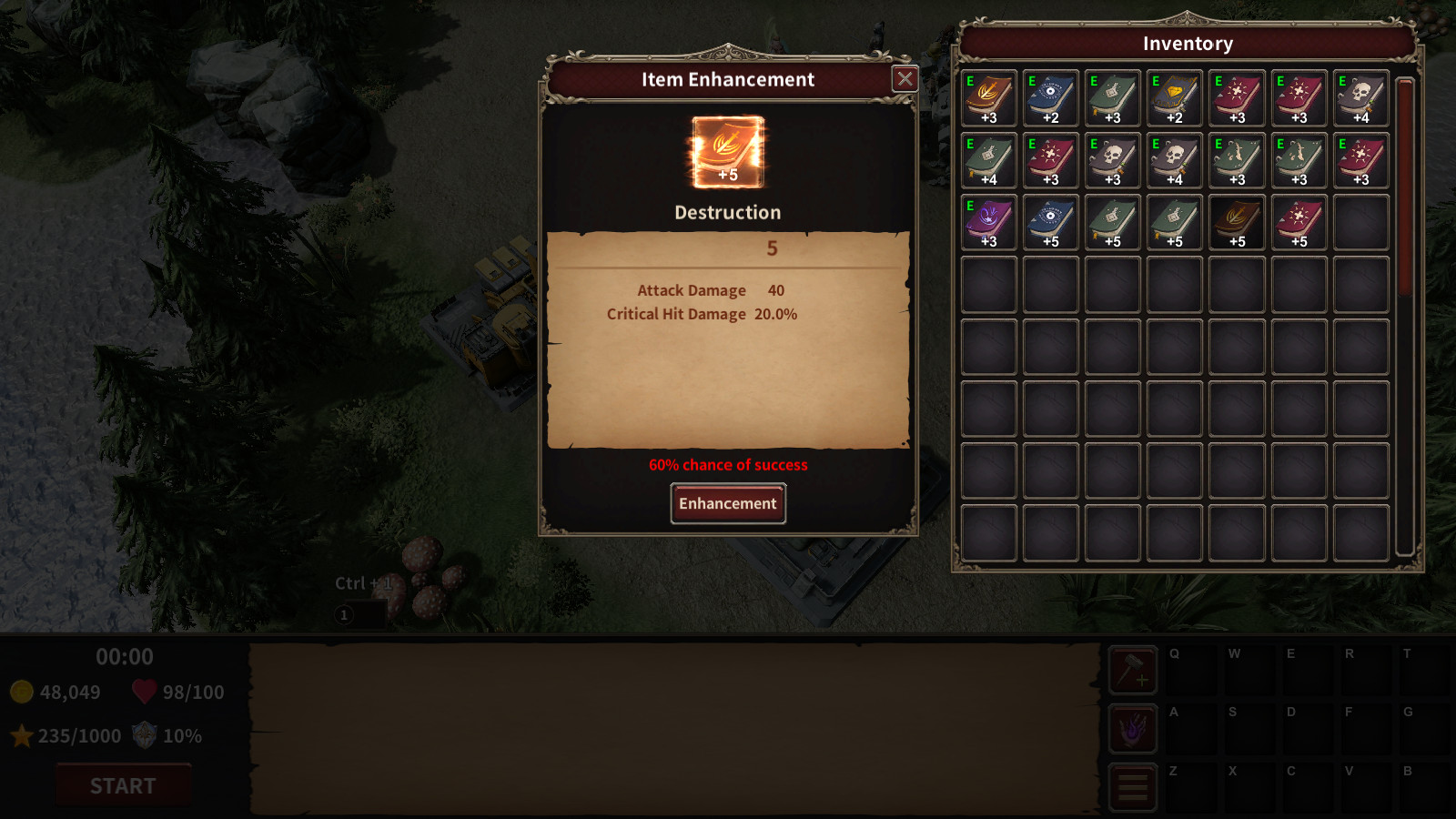Pick the blue eye book +5
1456x819 pixels.
tap(1051, 222)
